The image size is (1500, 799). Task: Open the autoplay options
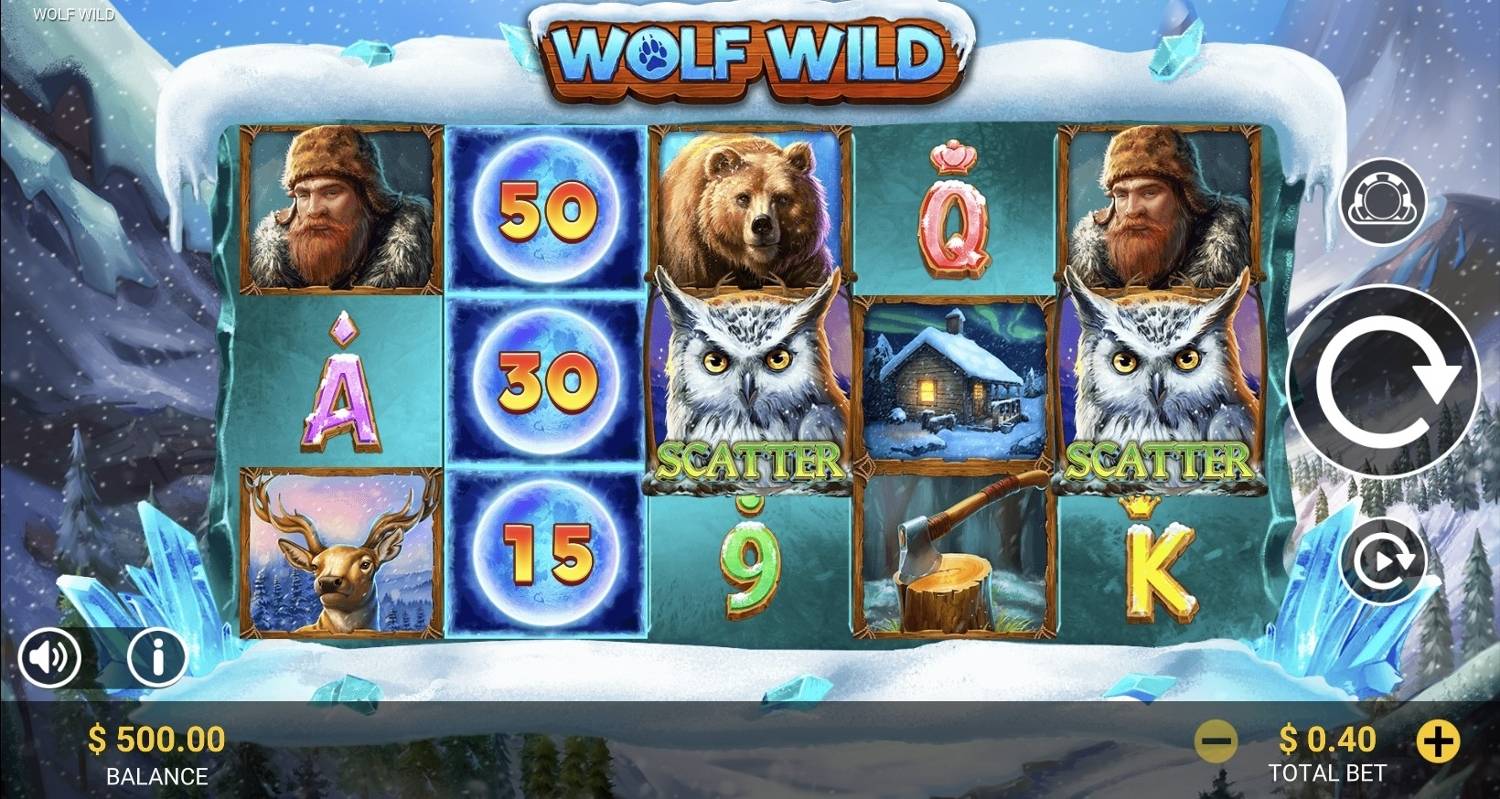coord(1385,560)
